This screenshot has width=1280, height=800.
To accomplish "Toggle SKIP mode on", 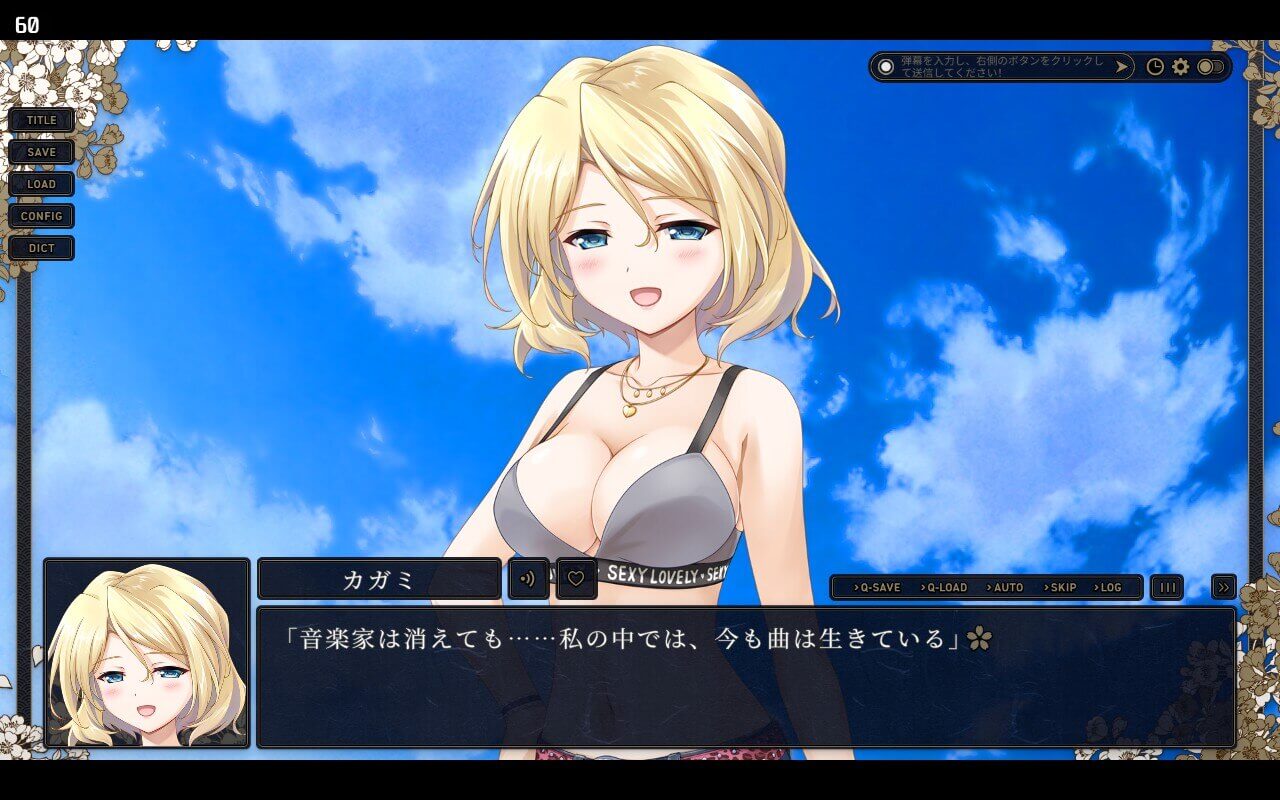I will (x=1059, y=588).
